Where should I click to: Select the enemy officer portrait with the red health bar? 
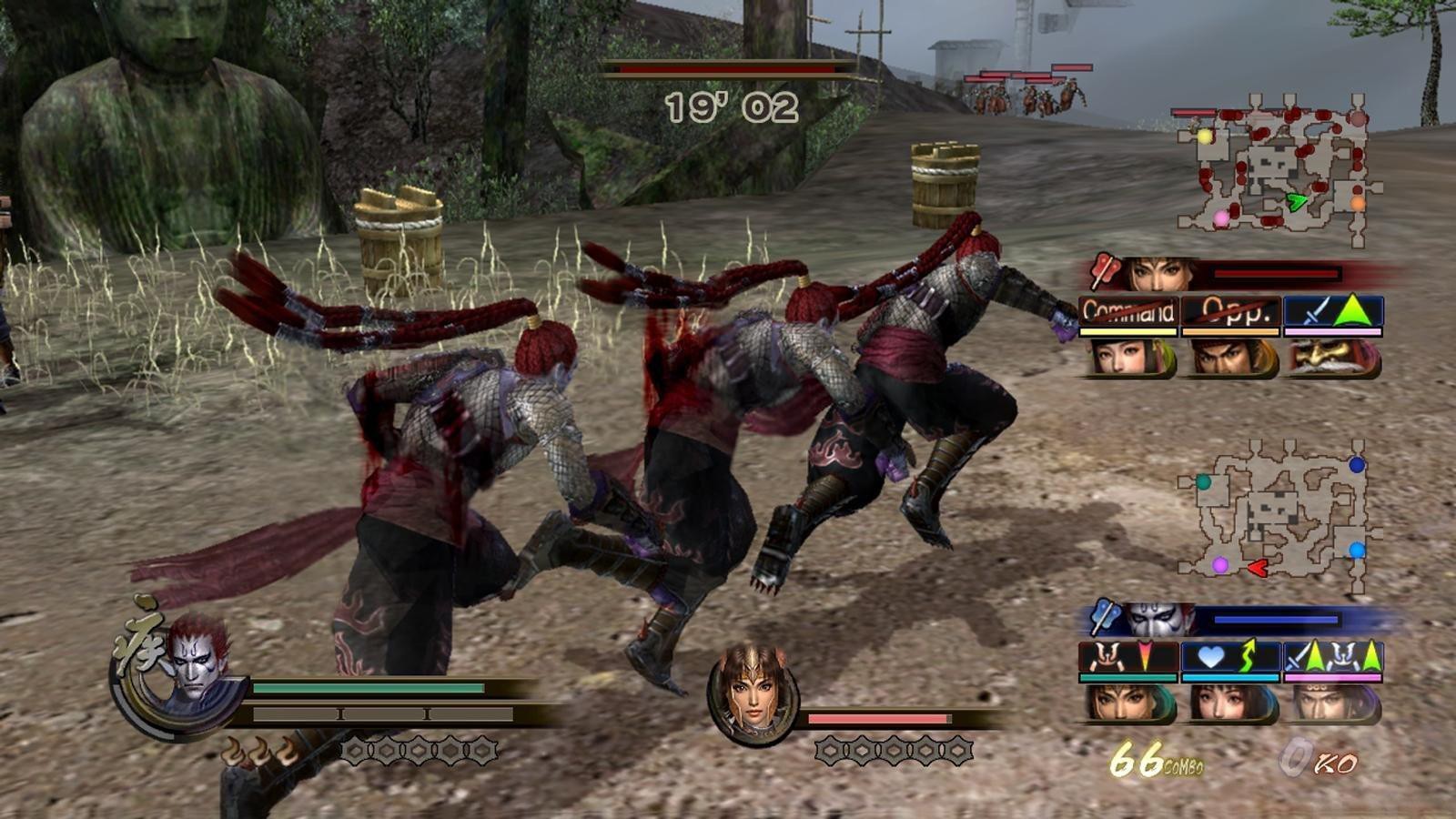click(1151, 273)
